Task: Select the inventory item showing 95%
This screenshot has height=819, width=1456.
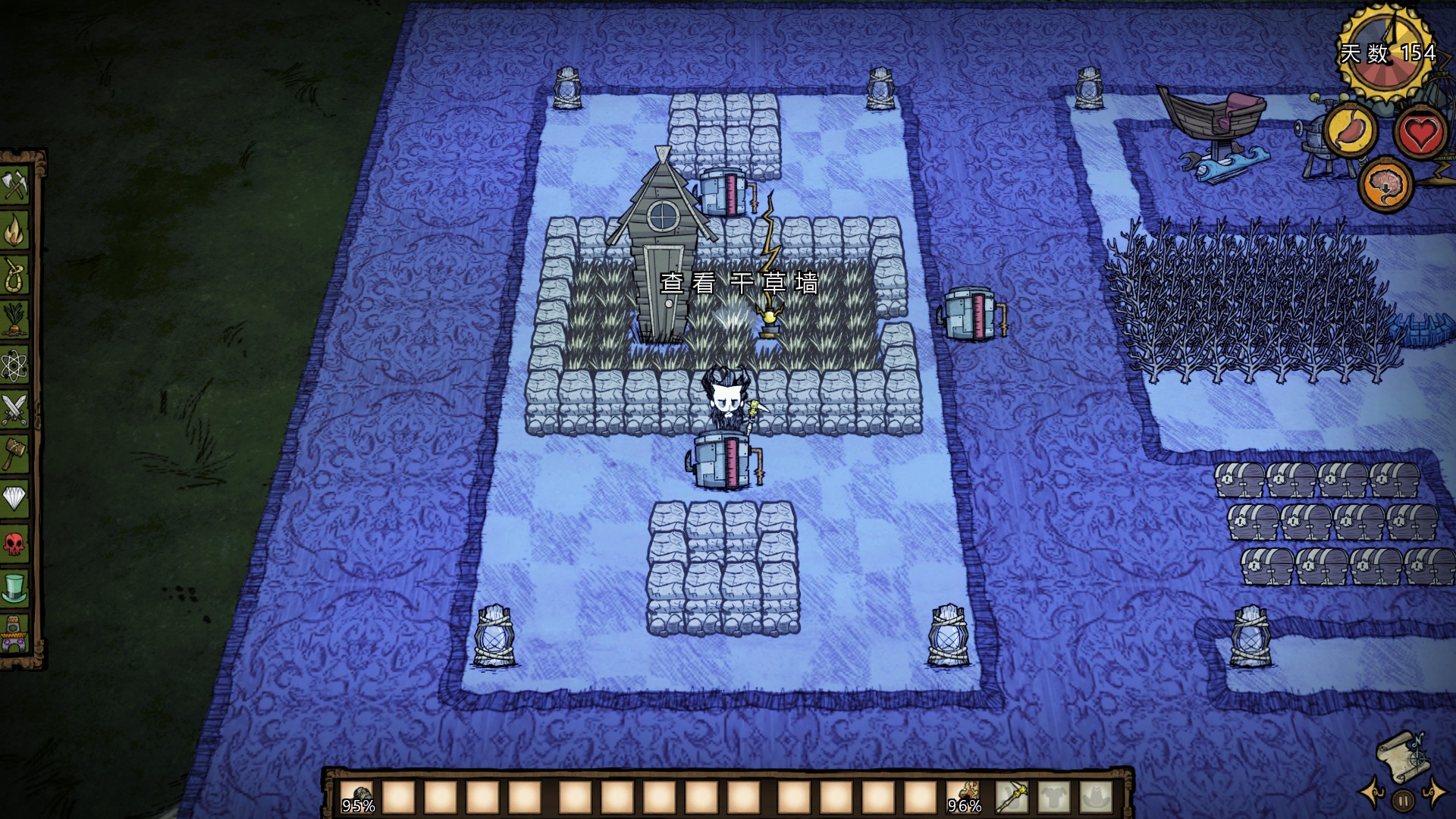Action: [358, 797]
